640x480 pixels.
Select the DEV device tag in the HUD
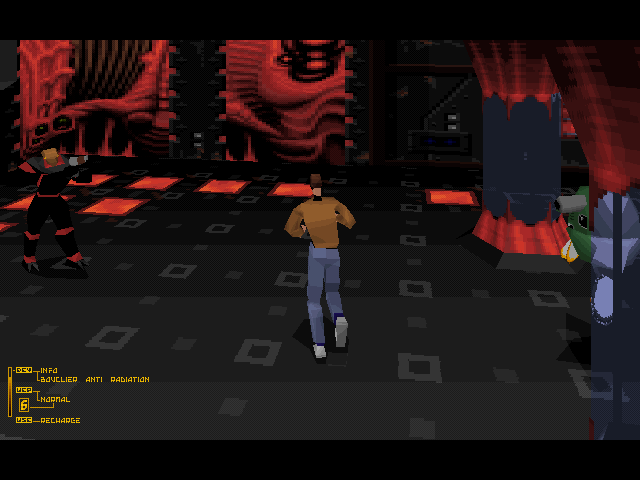point(23,370)
